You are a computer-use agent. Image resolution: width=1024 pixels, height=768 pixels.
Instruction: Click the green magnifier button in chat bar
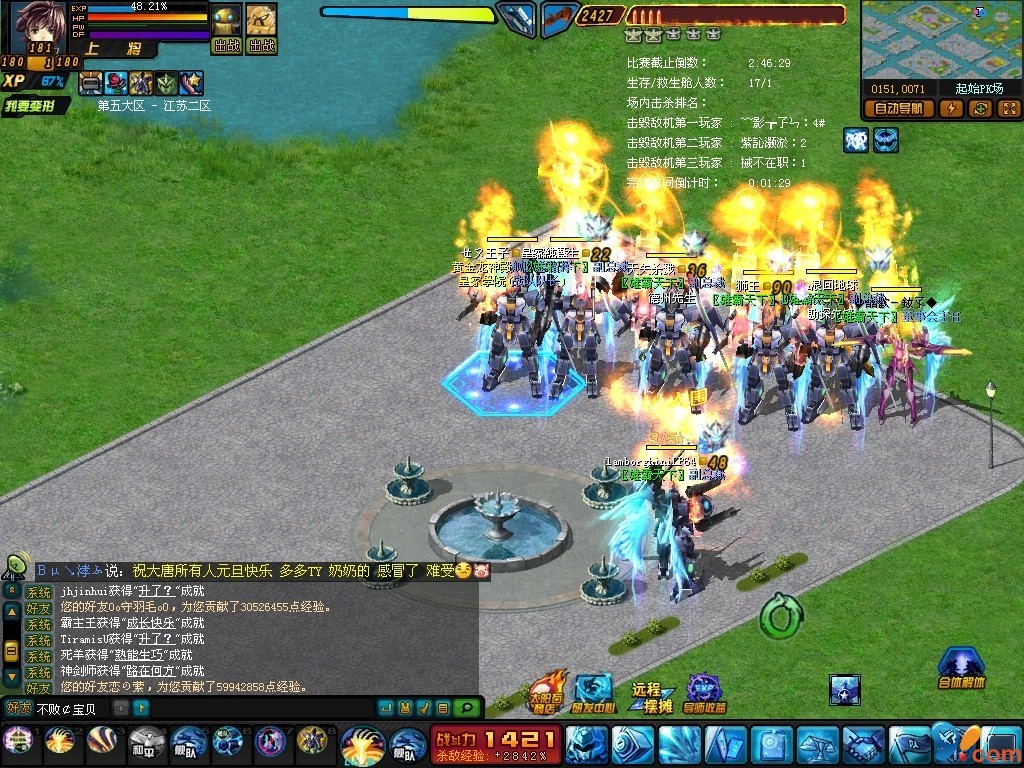[x=465, y=708]
